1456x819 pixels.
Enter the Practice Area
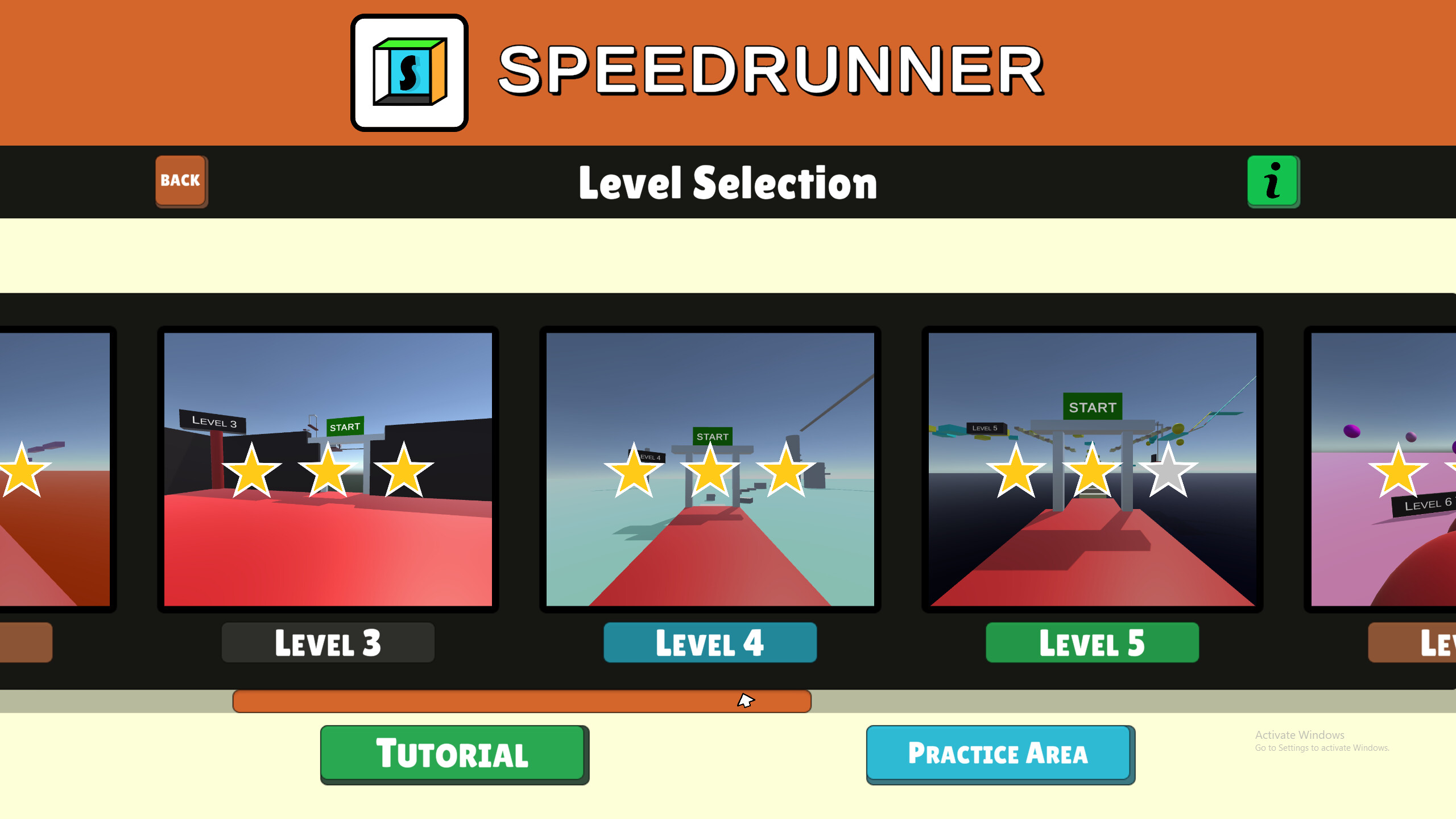(999, 754)
